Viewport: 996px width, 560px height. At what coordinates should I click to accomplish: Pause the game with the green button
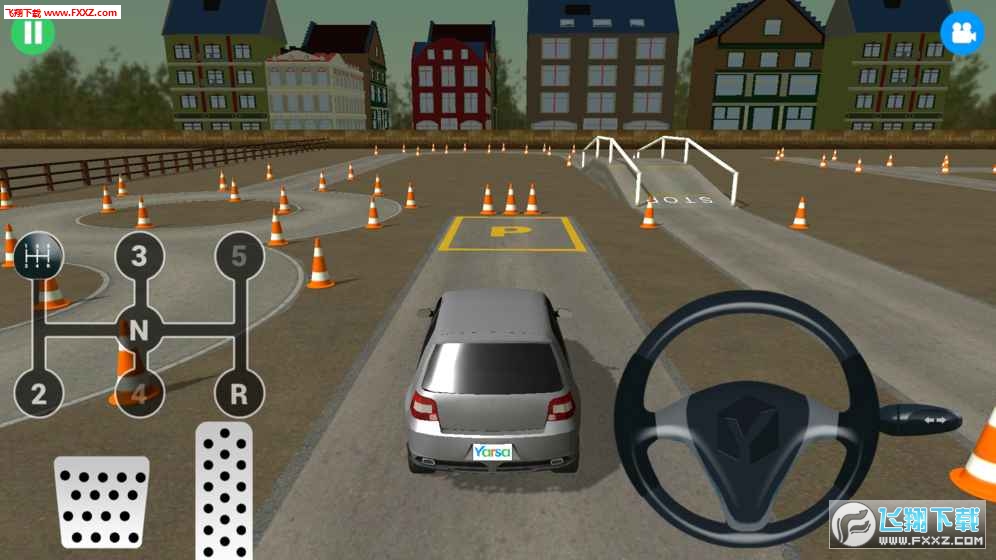(x=33, y=32)
